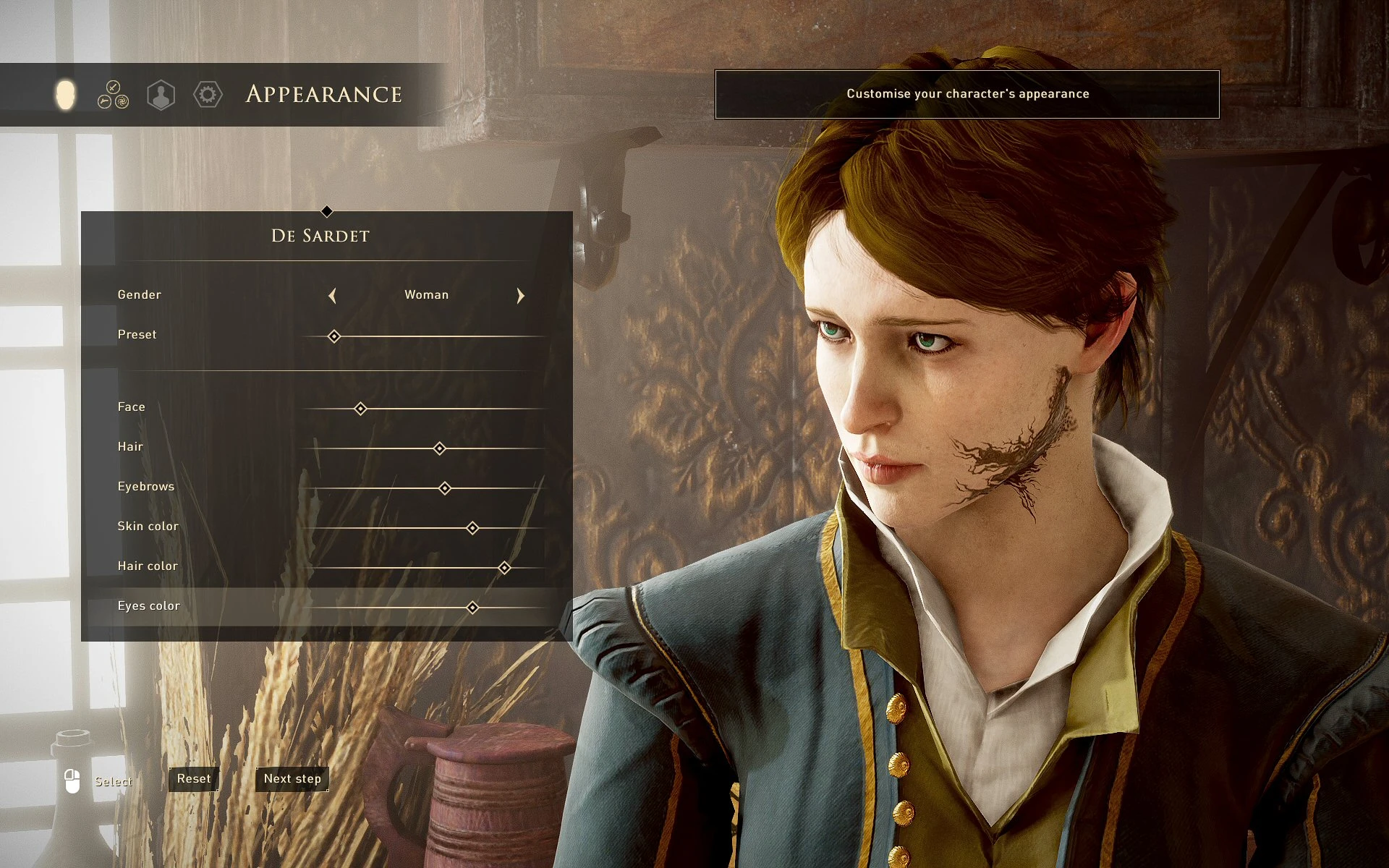The width and height of the screenshot is (1389, 868).
Task: Click the magic swirl skill icon
Action: click(122, 101)
